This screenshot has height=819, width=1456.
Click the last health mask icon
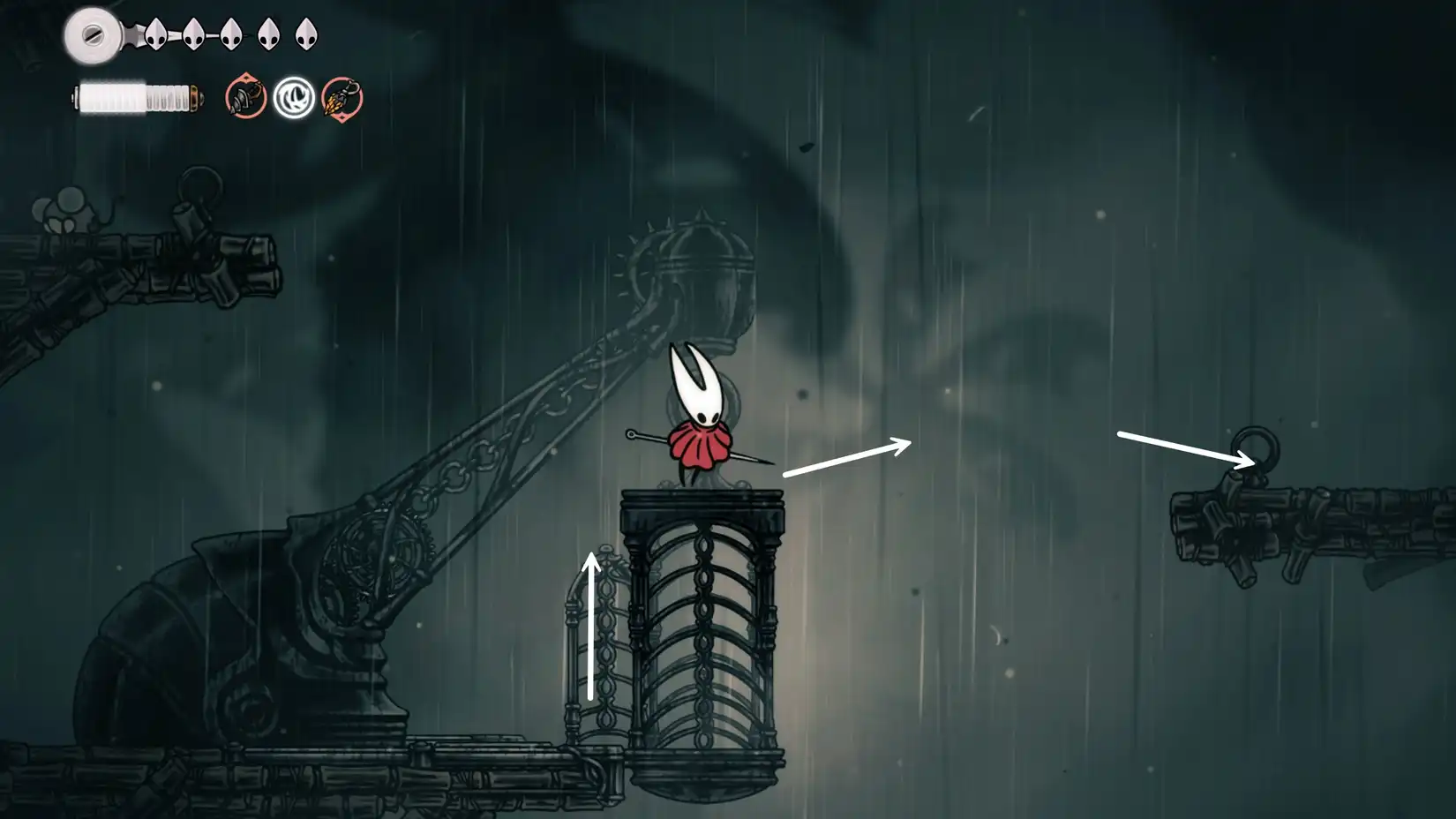click(x=306, y=35)
